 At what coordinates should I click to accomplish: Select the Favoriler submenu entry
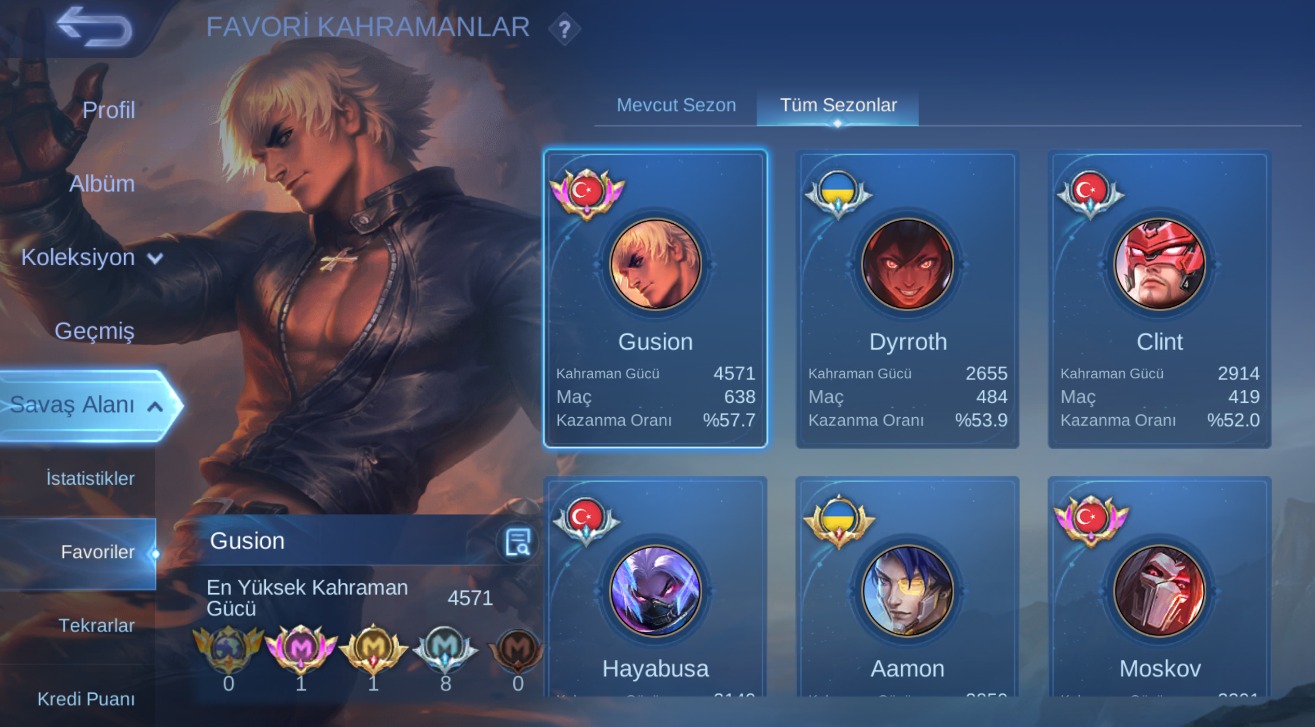tap(97, 552)
